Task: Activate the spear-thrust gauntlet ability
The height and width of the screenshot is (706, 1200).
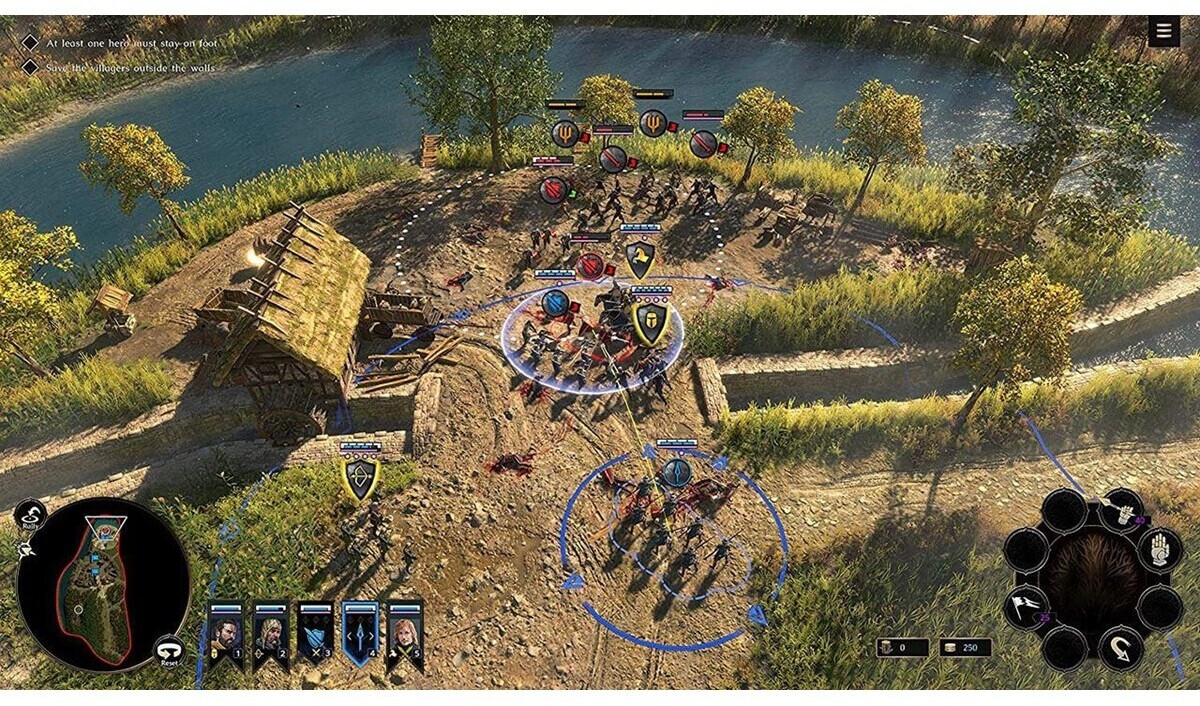Action: click(x=1123, y=512)
